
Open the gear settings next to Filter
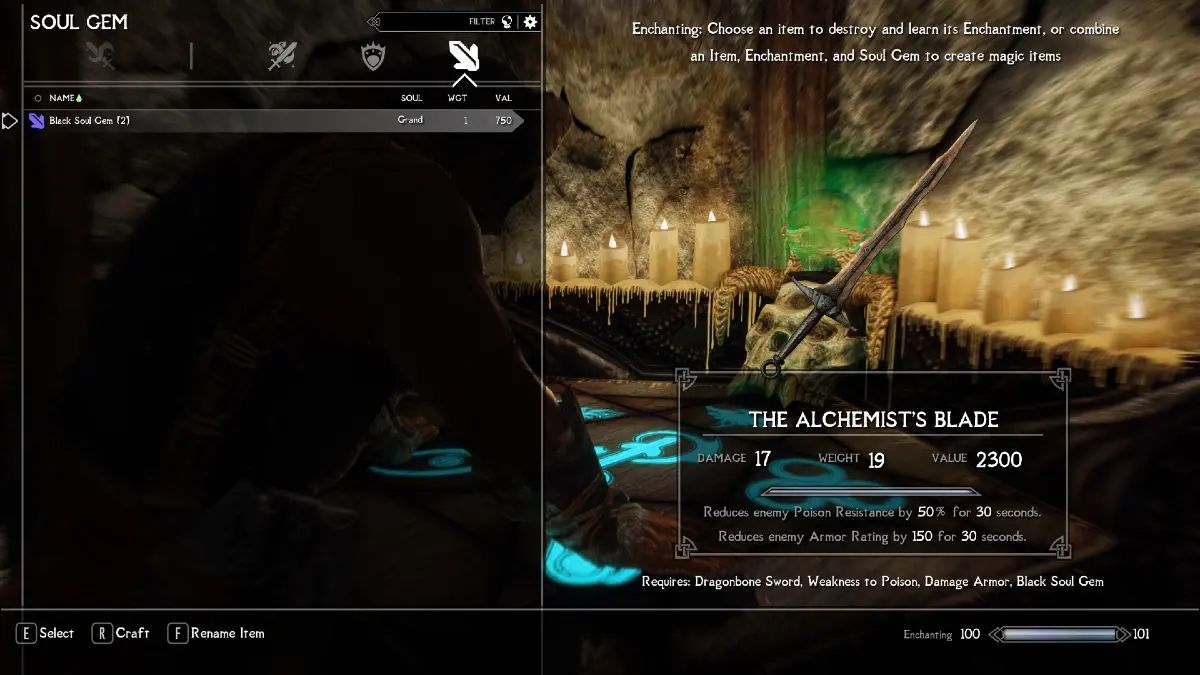pos(530,22)
